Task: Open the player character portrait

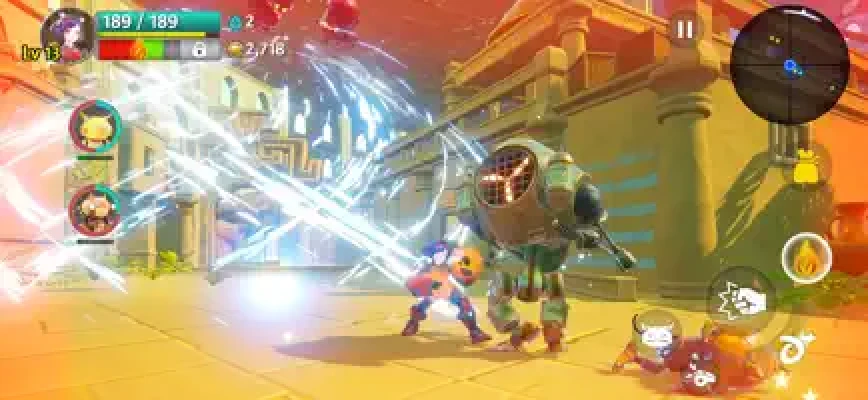Action: (x=67, y=32)
